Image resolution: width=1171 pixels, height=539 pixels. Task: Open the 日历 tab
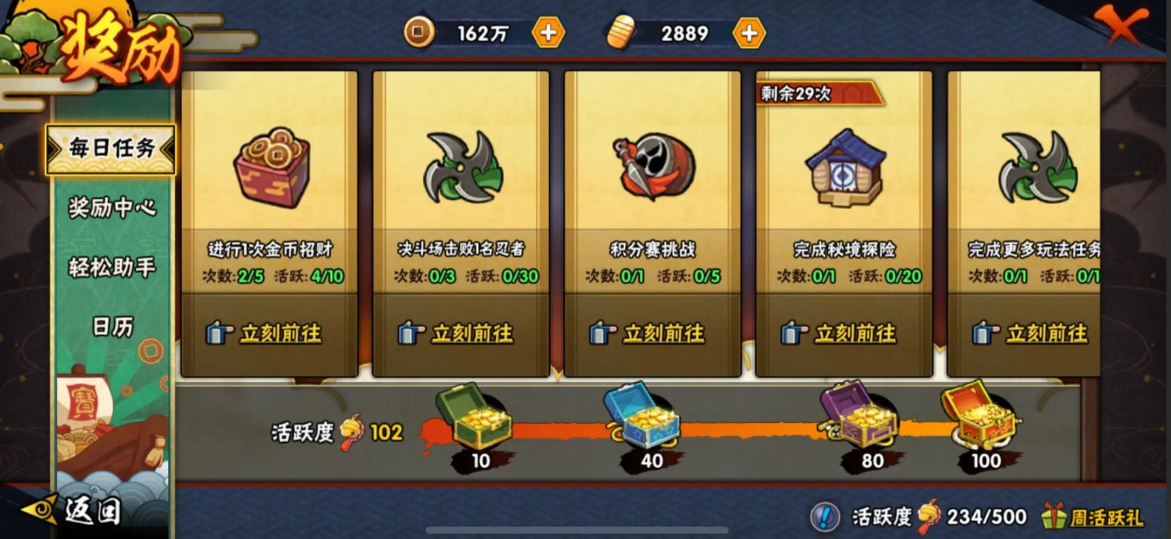point(111,326)
